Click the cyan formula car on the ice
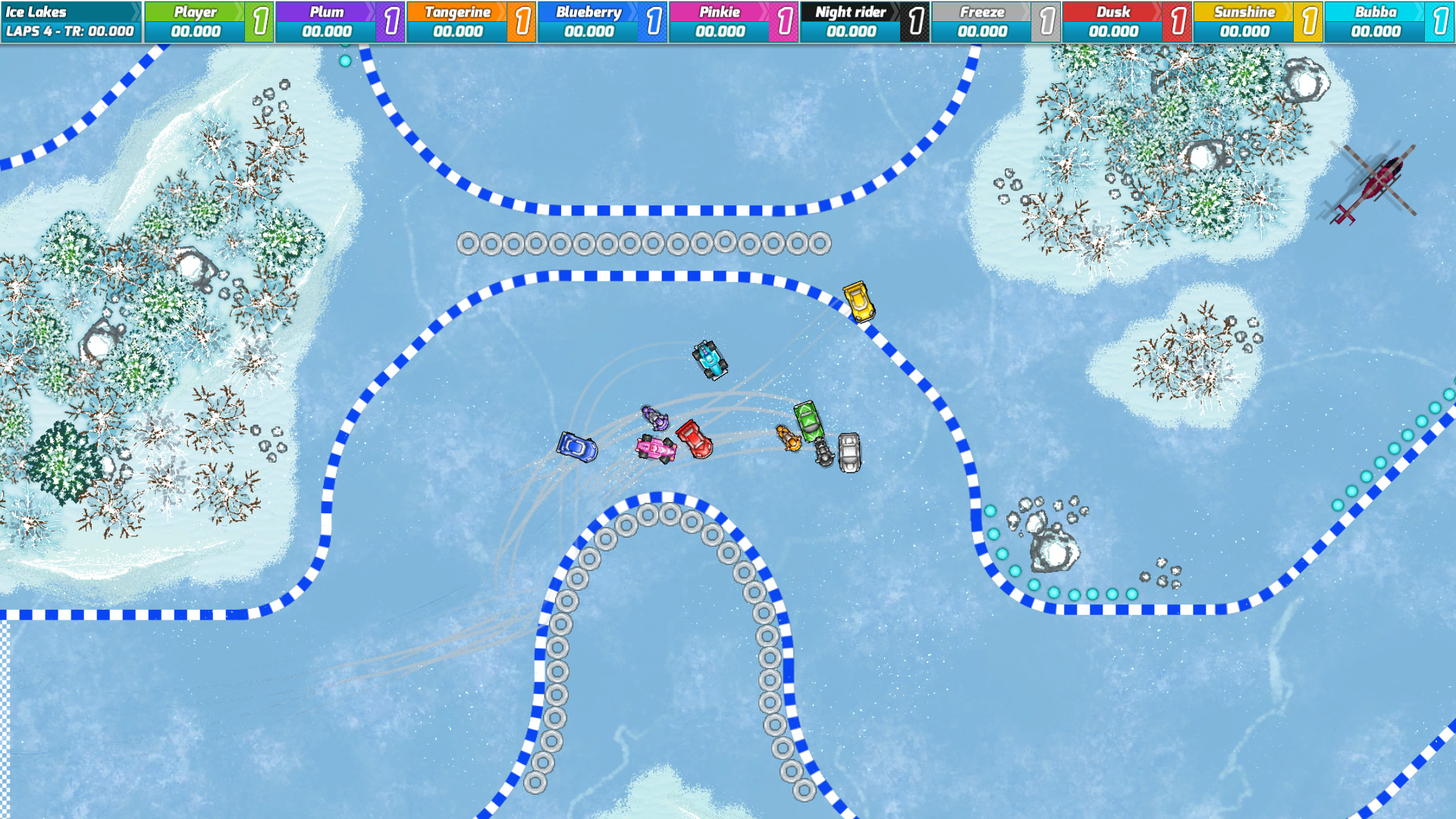The height and width of the screenshot is (819, 1456). 710,359
